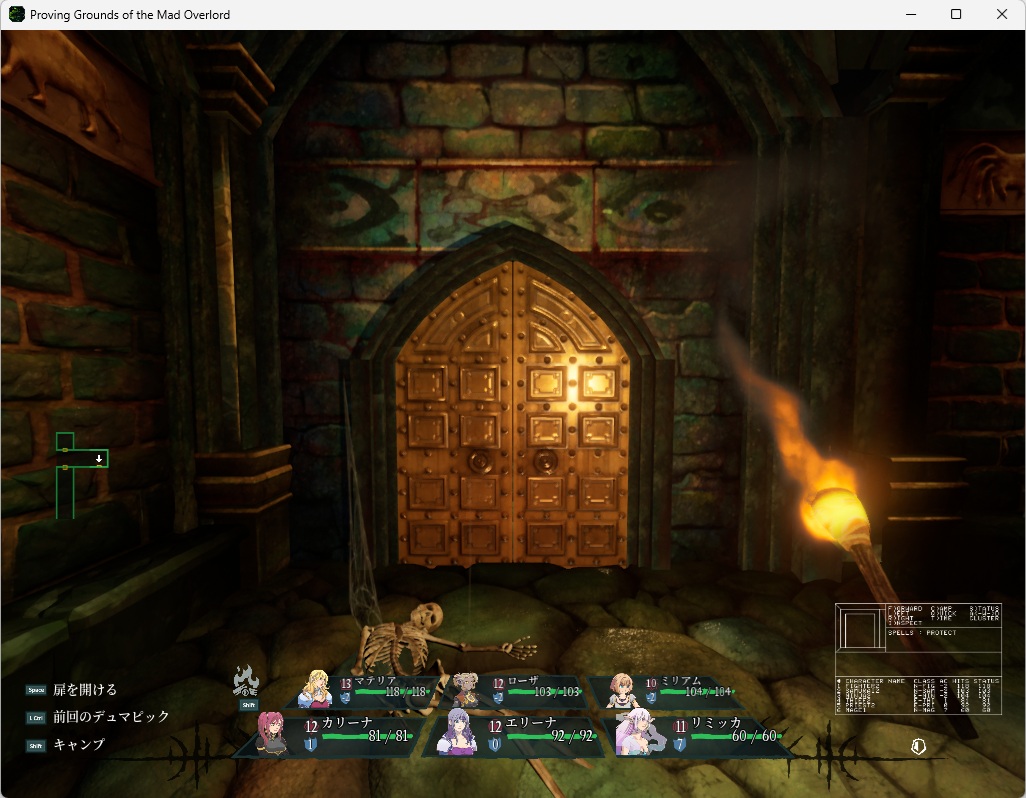
Task: Minimize the game window
Action: pos(910,14)
